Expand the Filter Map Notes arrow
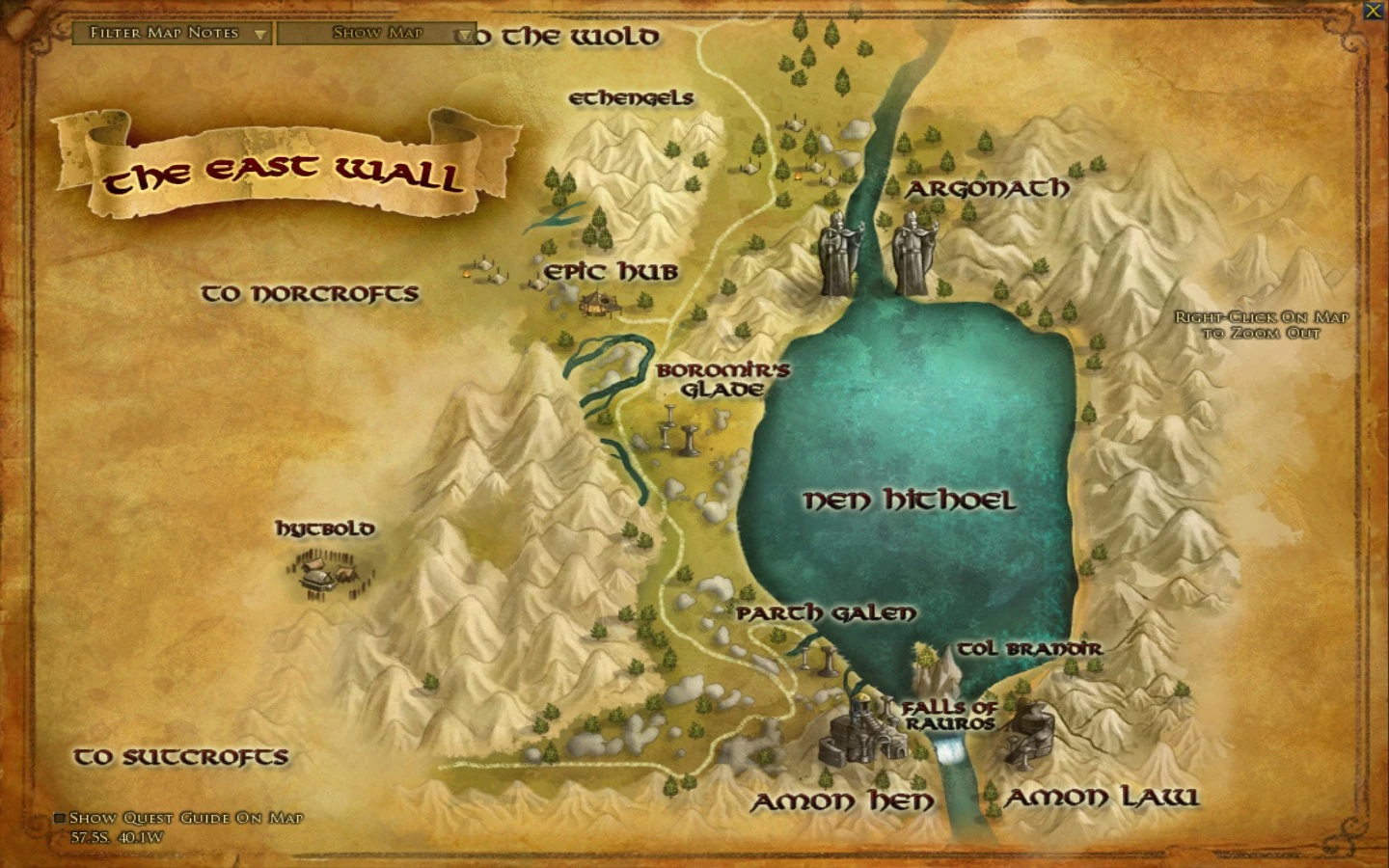This screenshot has height=868, width=1389. coord(259,32)
